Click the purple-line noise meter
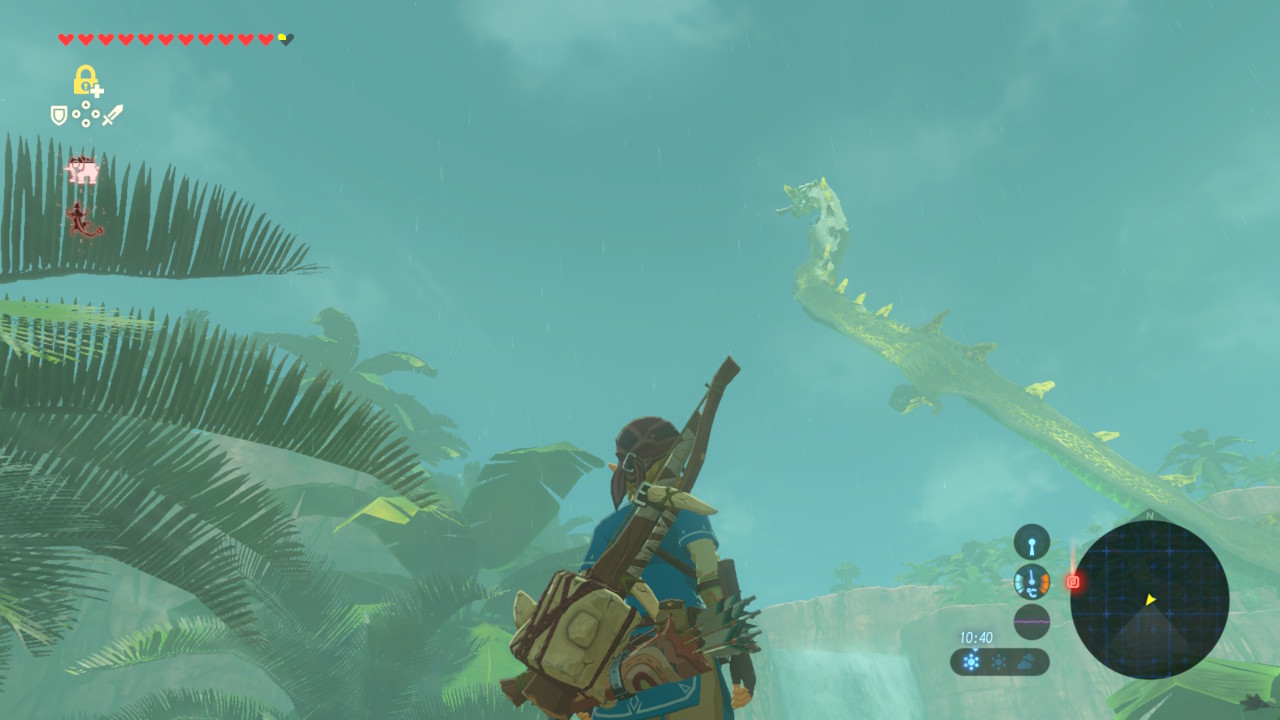The image size is (1280, 720). coord(1031,621)
